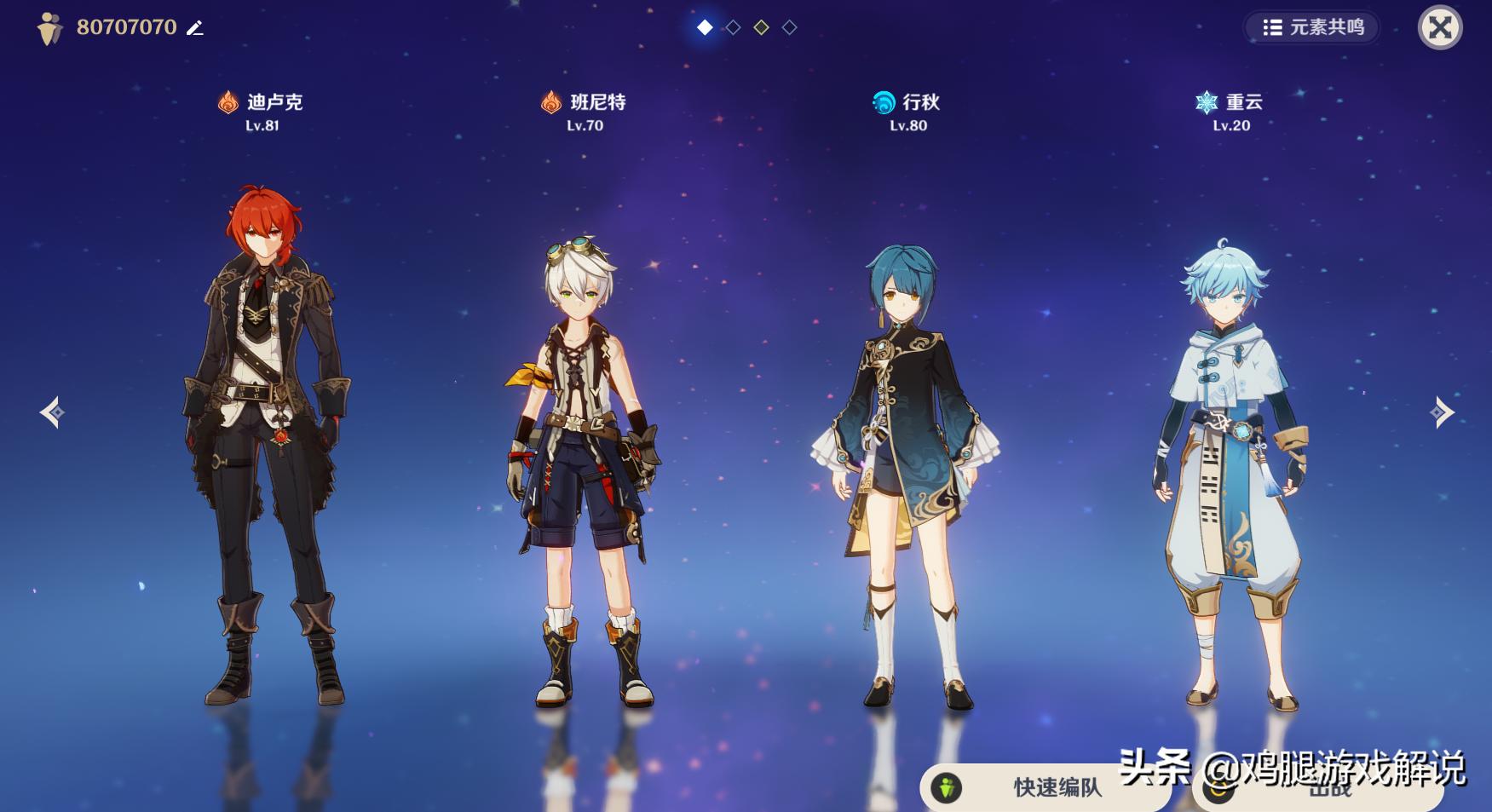This screenshot has height=812, width=1492.
Task: Go to the previous team with the left arrow
Action: (x=51, y=412)
